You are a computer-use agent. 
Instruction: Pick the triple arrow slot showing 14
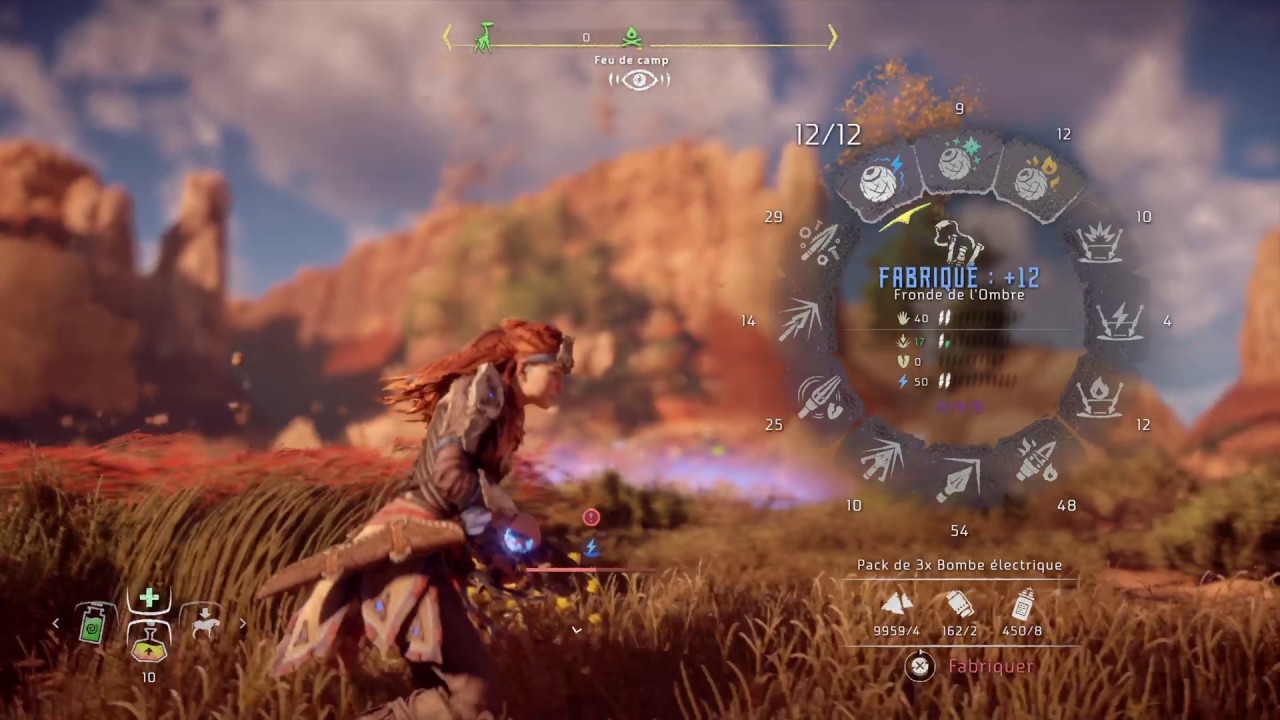(800, 320)
